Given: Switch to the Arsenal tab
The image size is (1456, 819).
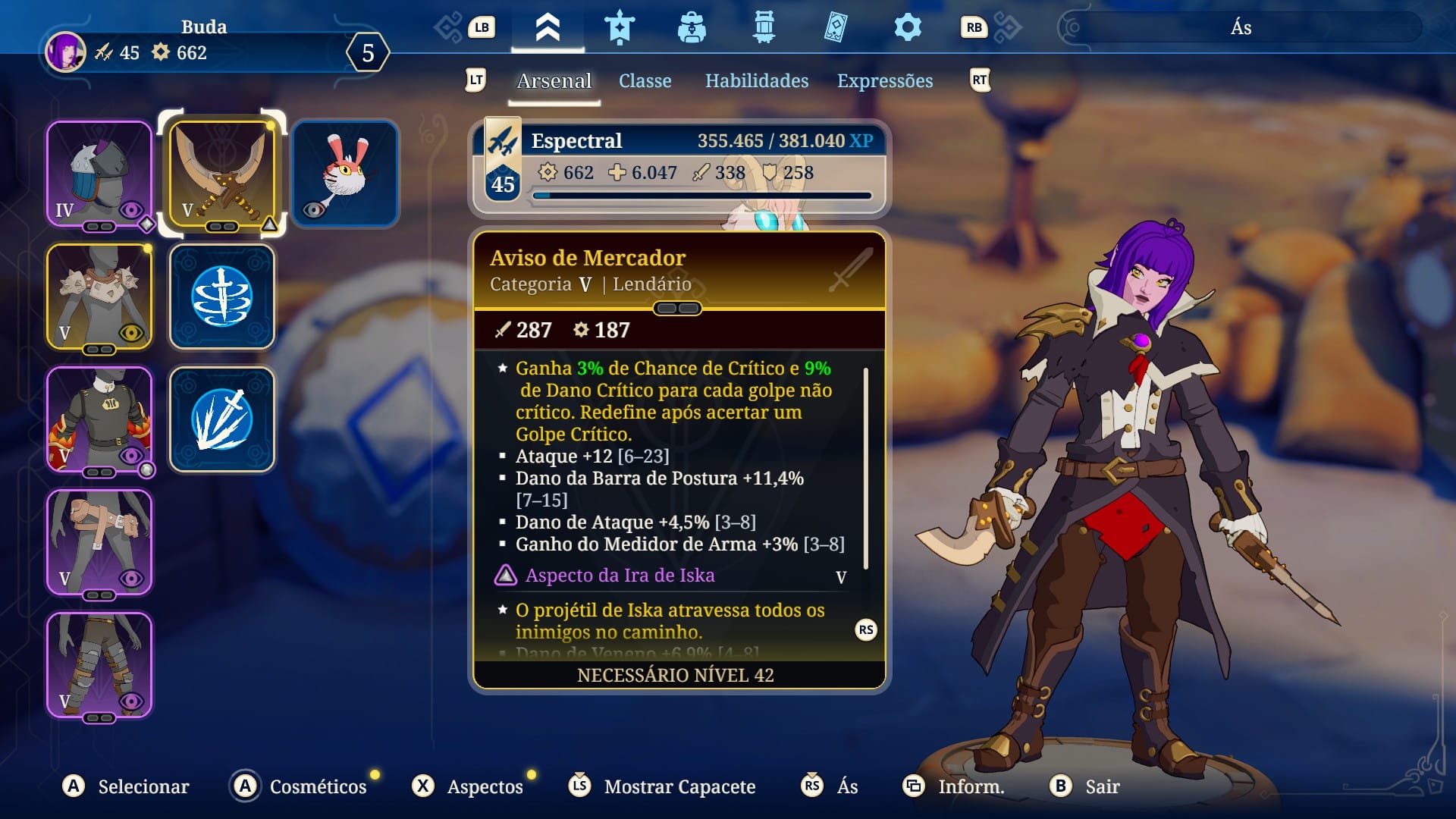Looking at the screenshot, I should [554, 81].
